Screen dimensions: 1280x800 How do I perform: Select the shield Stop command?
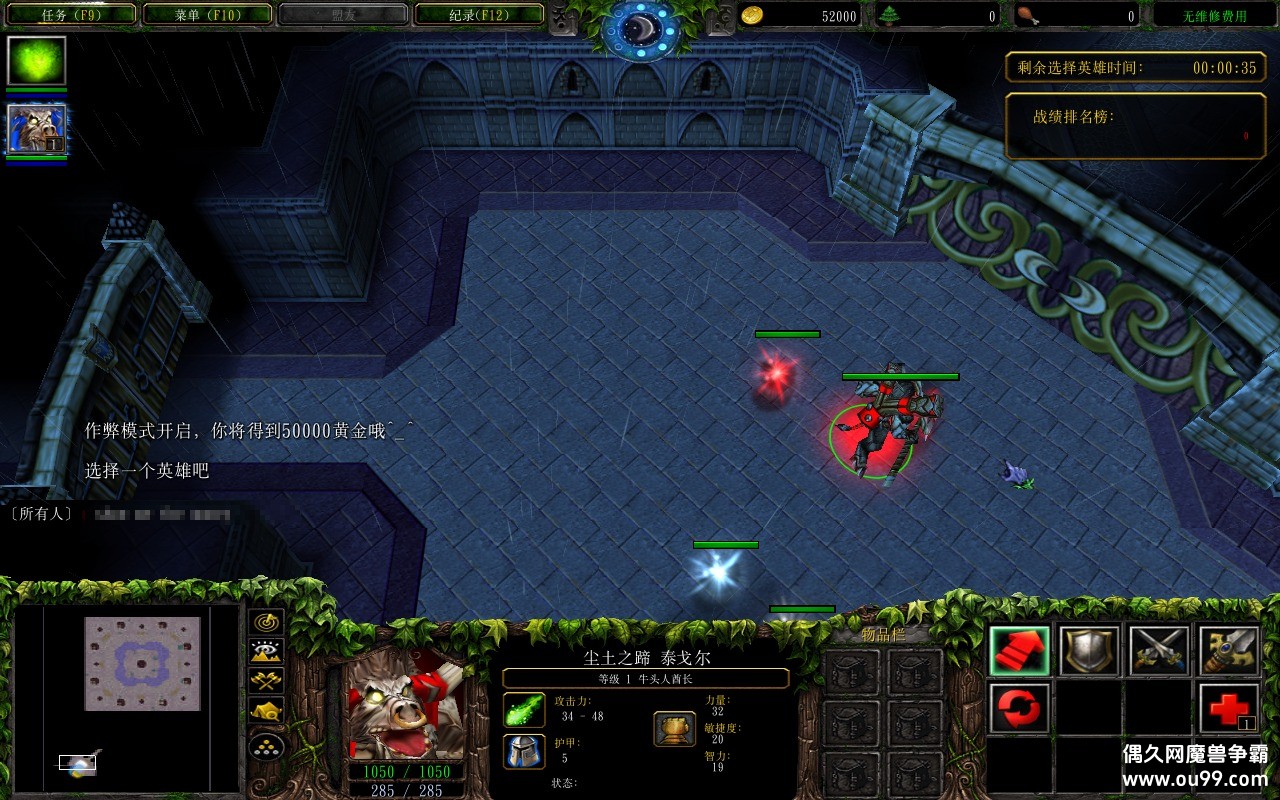coord(1089,651)
